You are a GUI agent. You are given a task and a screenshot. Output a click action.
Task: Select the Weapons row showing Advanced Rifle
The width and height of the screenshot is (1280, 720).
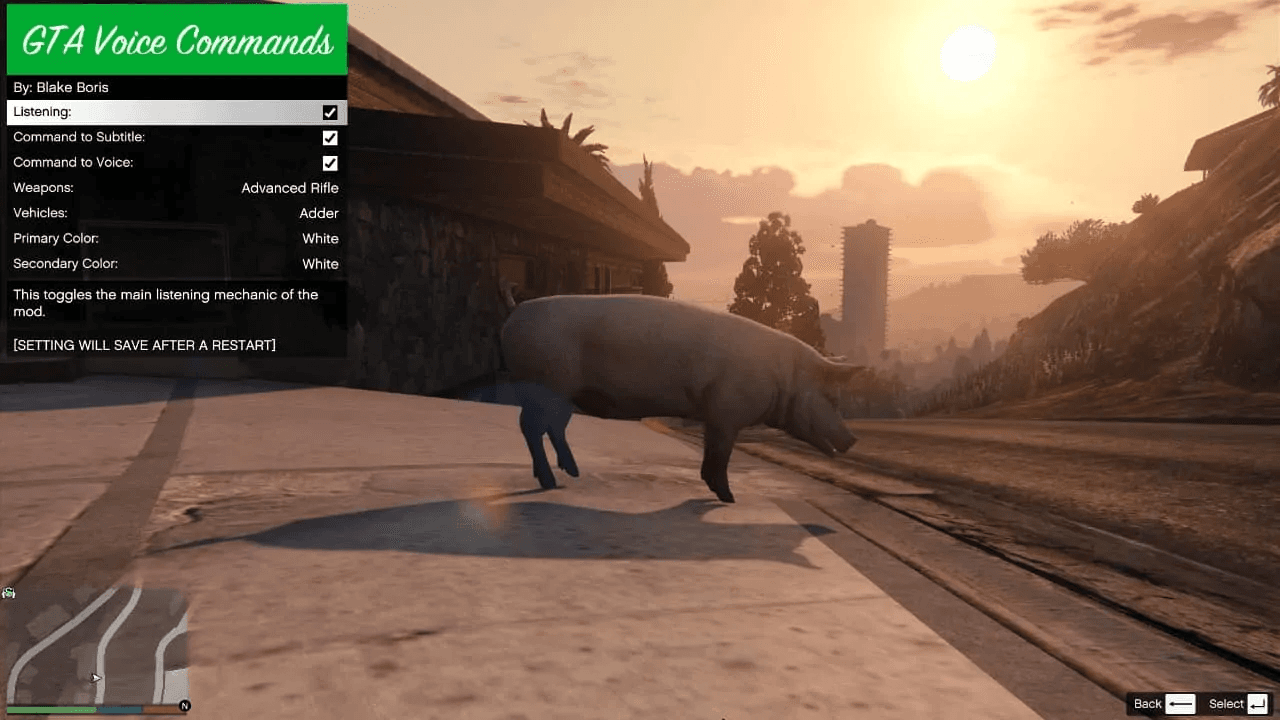[x=176, y=188]
